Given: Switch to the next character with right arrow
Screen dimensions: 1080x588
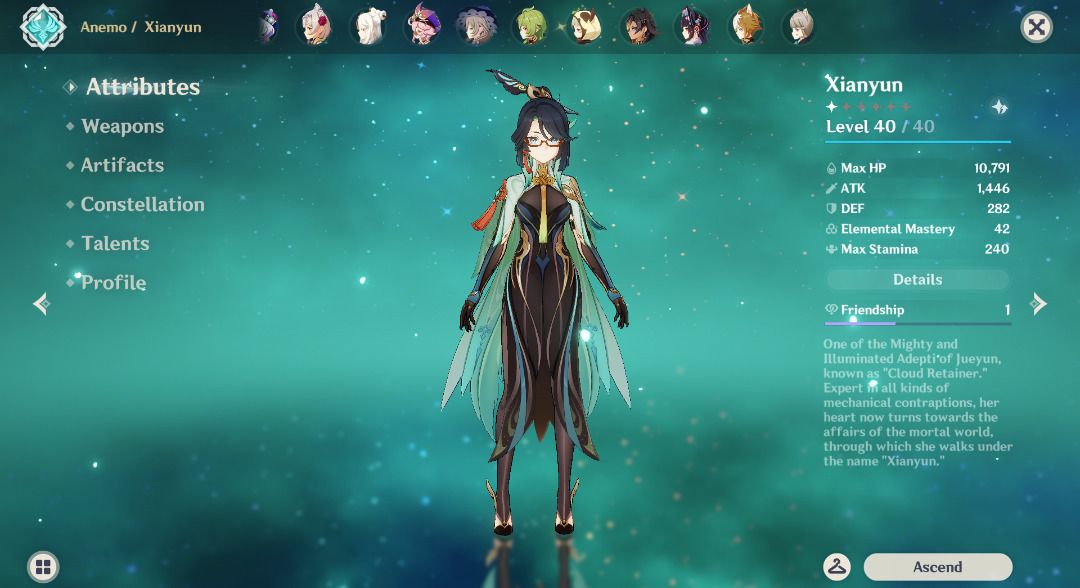Looking at the screenshot, I should [x=1040, y=304].
